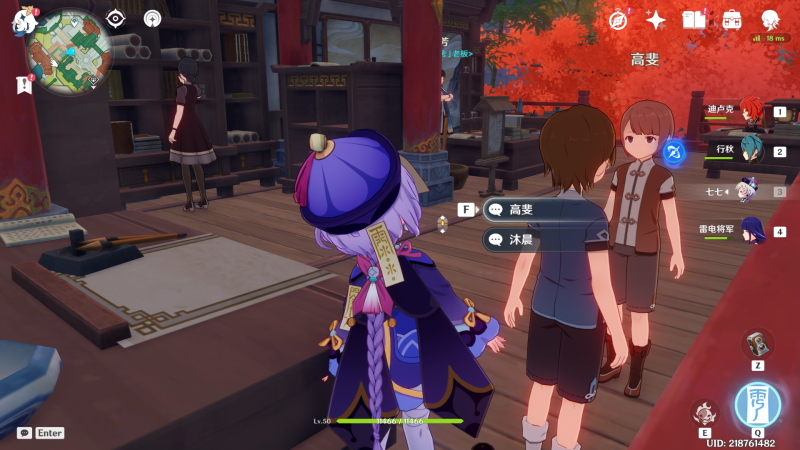Open the Adventurer Handbook book icon
This screenshot has height=450, width=800.
694,20
